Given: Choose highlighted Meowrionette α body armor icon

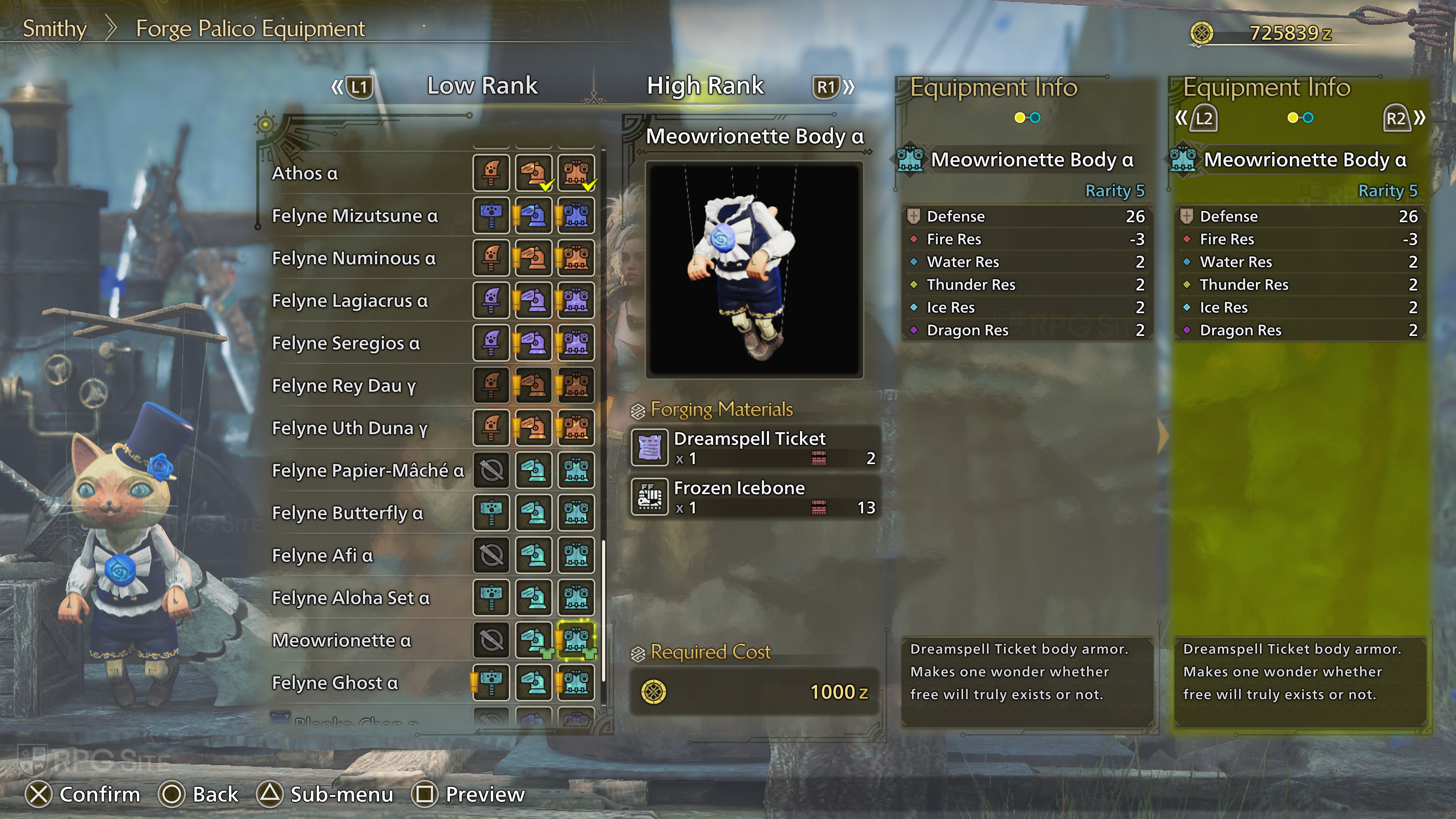Looking at the screenshot, I should [576, 640].
